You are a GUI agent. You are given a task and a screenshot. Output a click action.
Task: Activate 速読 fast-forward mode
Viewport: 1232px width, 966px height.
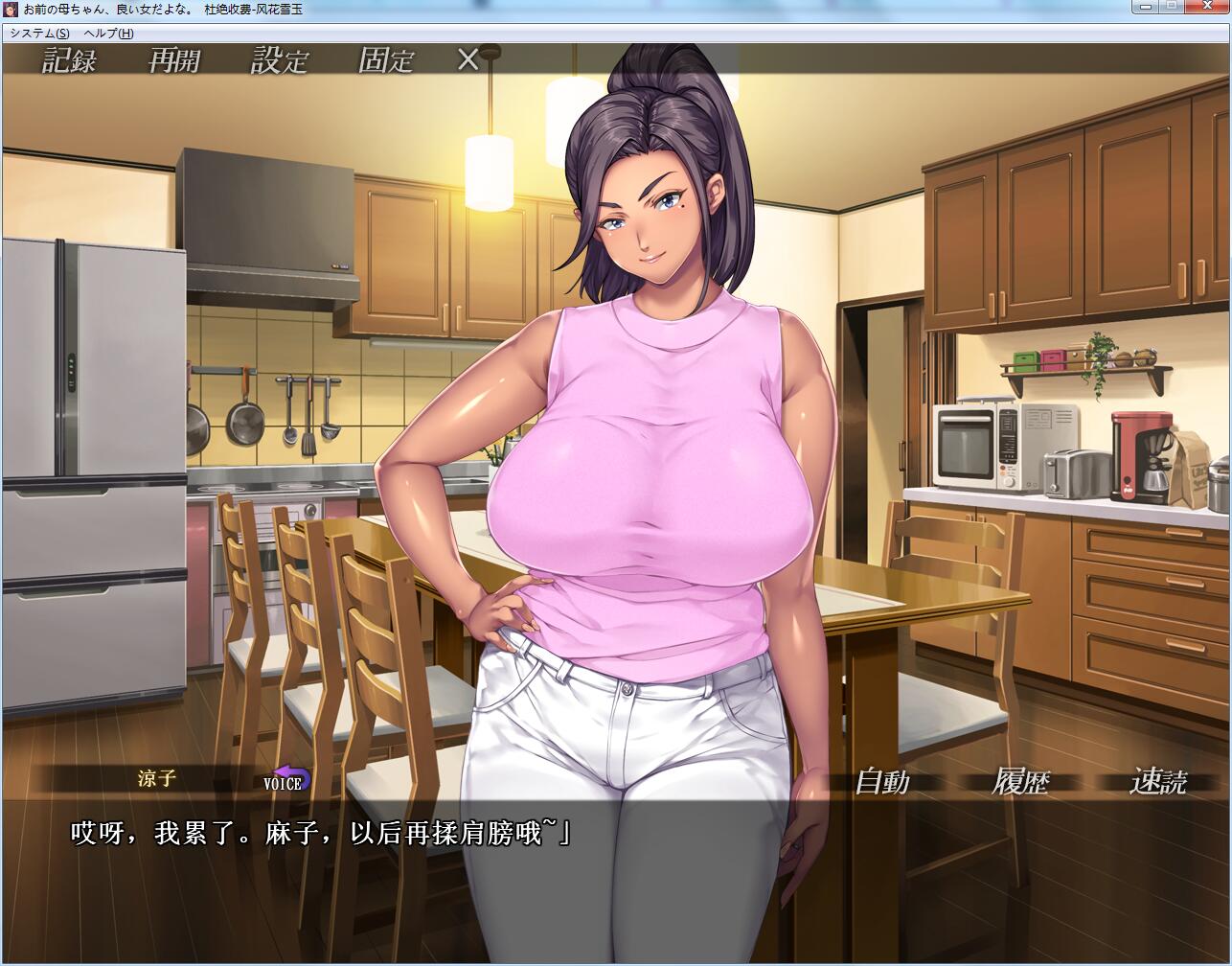[1158, 782]
